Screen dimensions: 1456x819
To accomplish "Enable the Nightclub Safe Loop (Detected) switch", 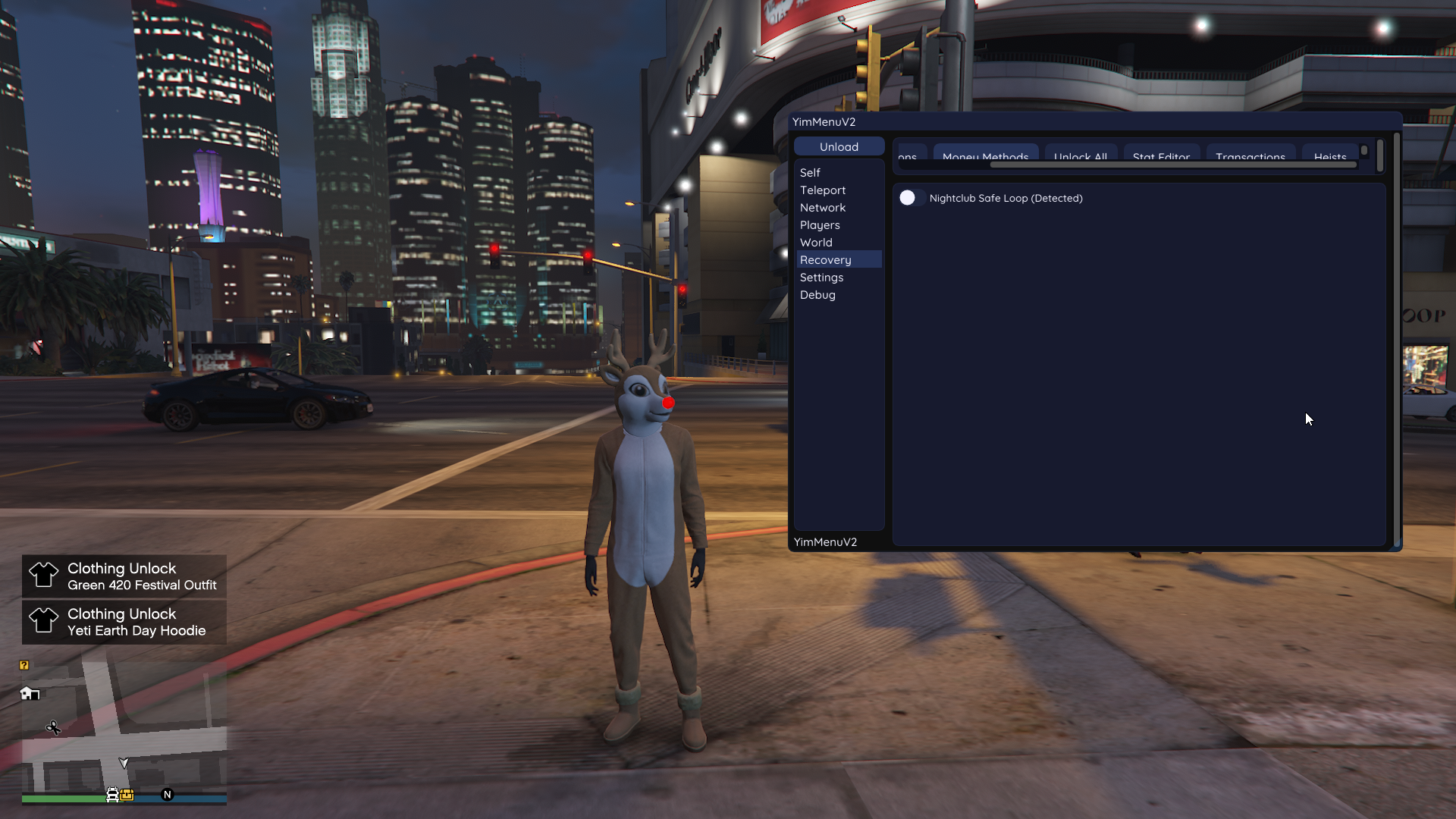I will click(x=912, y=198).
